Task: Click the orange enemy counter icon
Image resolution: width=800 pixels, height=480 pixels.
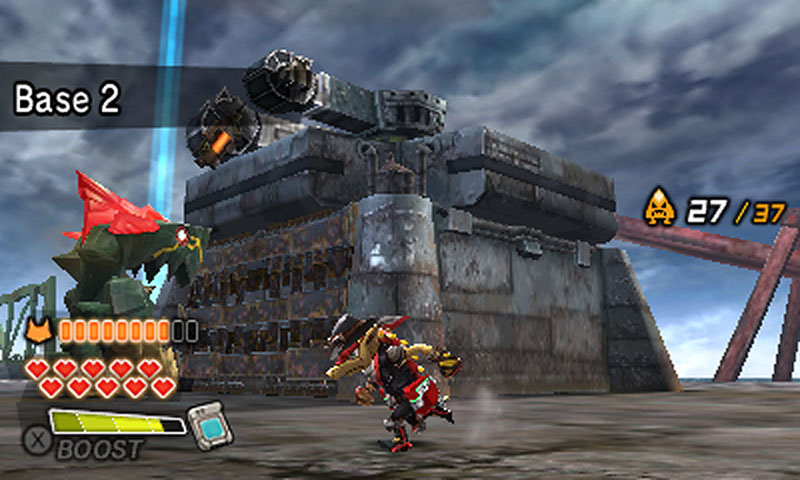Action: point(659,208)
